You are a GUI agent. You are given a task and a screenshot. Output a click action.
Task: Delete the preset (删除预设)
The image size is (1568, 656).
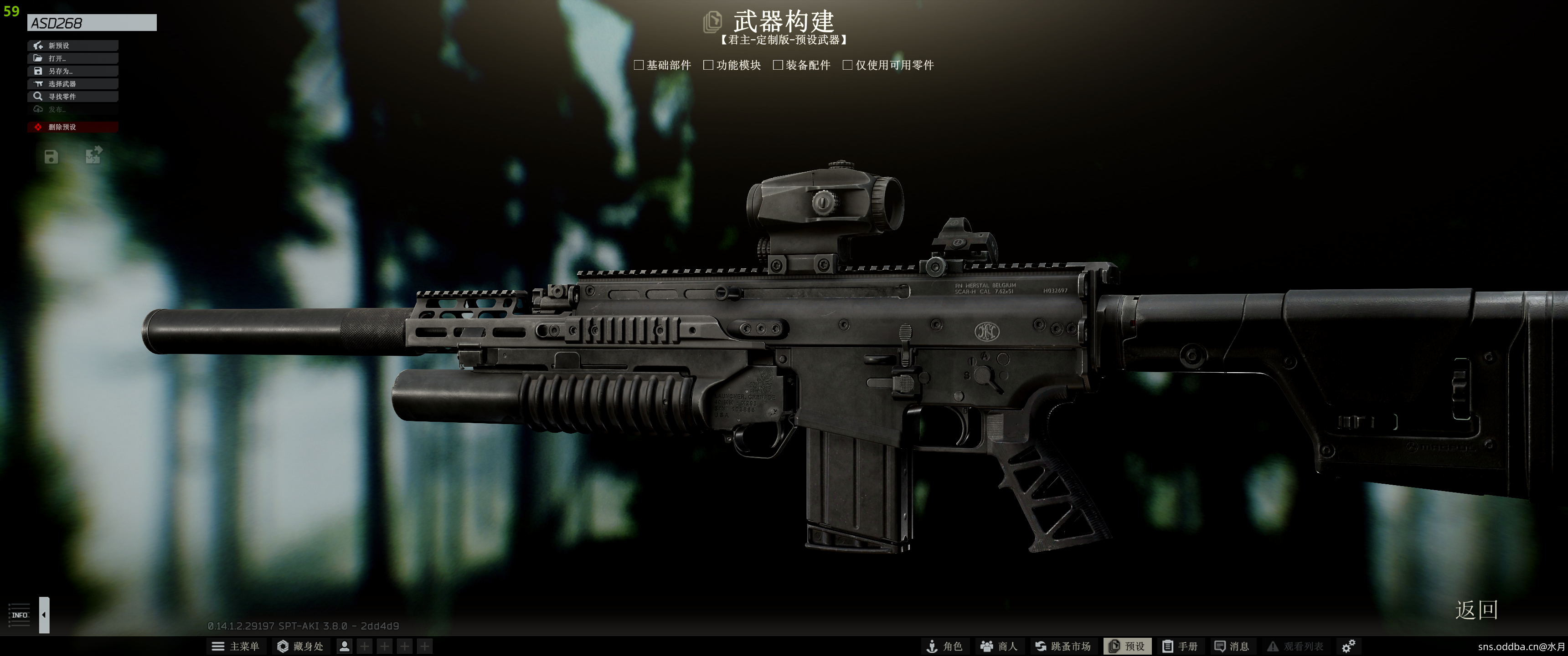point(72,127)
